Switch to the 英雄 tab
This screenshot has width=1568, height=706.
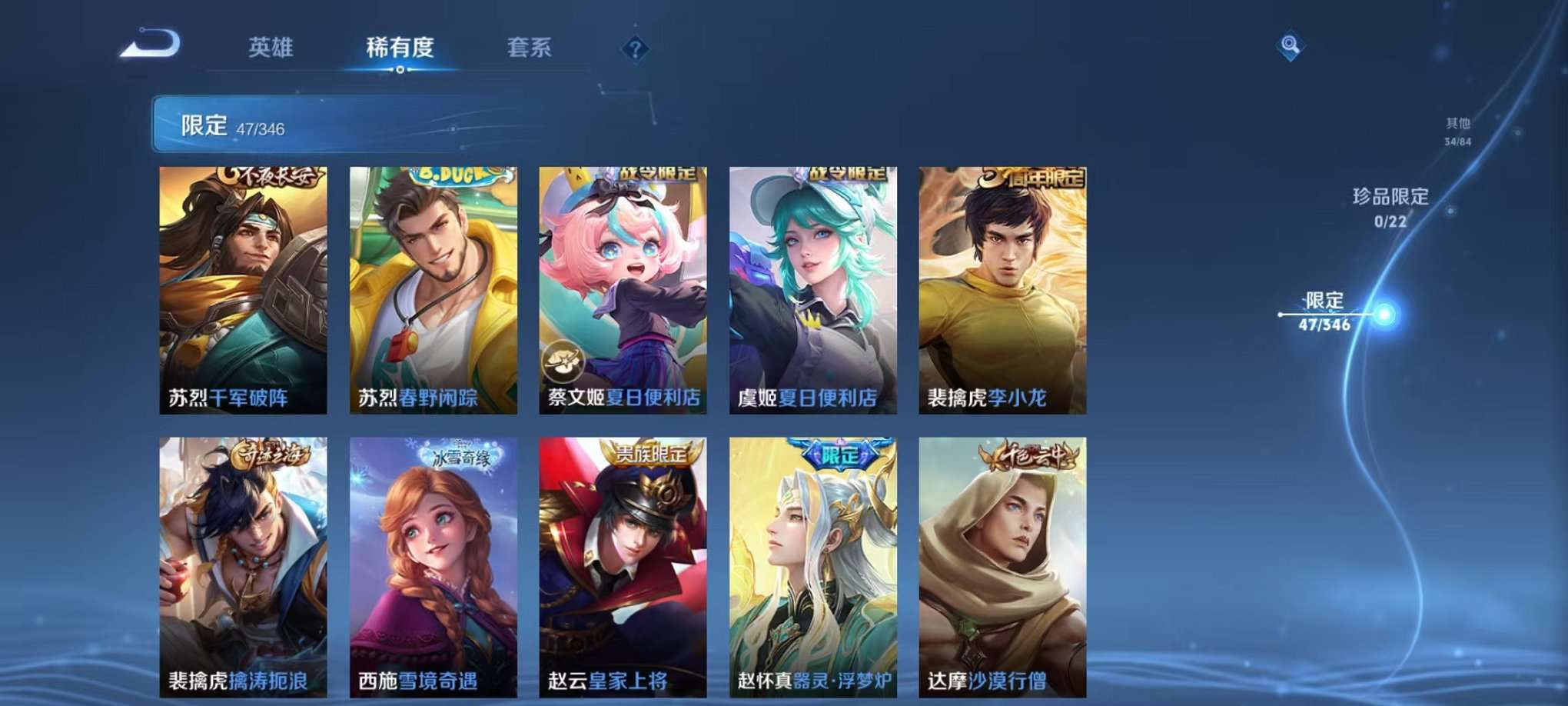(x=271, y=48)
